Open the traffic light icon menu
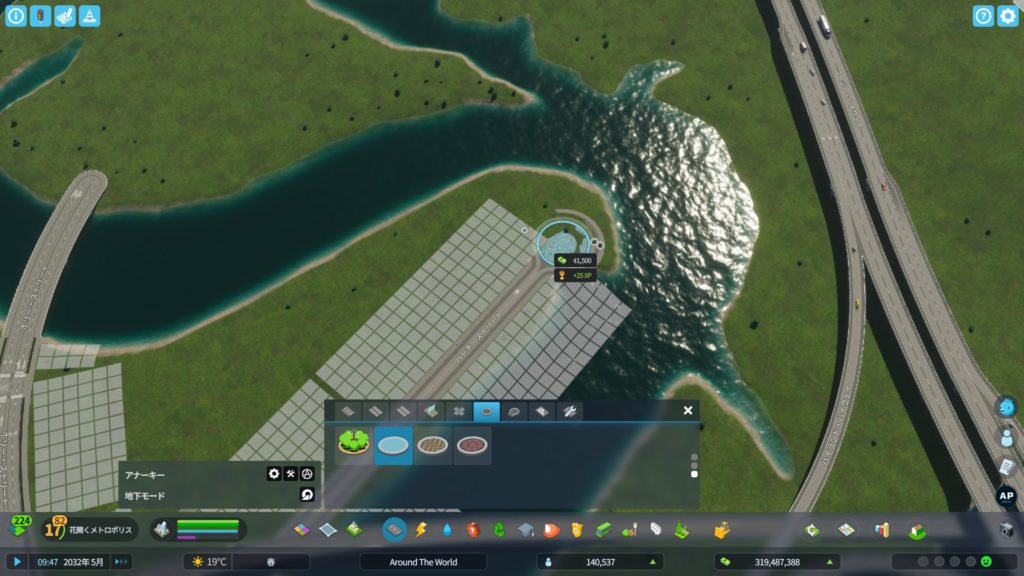This screenshot has width=1024, height=576. click(x=40, y=16)
